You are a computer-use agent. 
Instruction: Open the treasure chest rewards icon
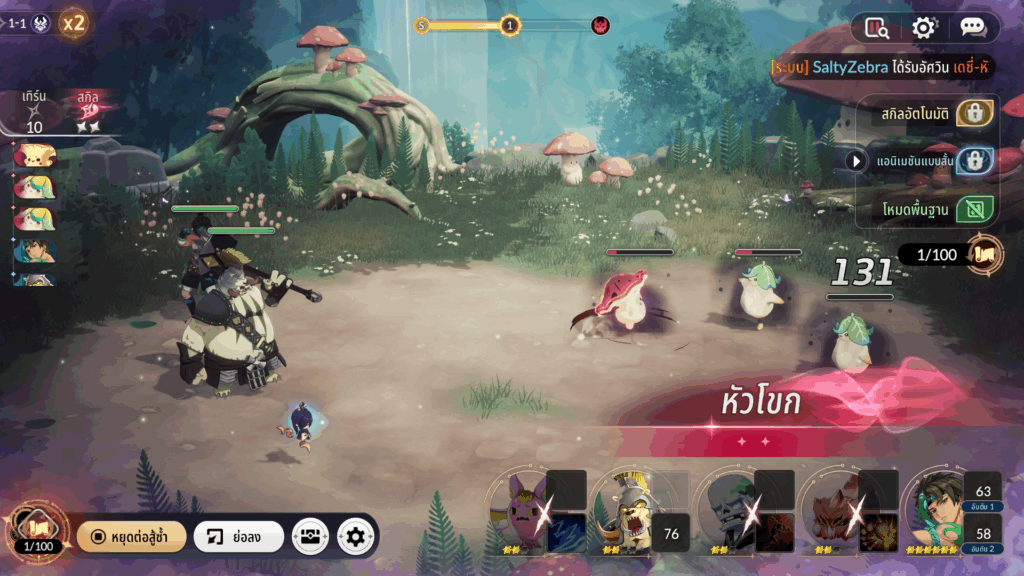[310, 536]
